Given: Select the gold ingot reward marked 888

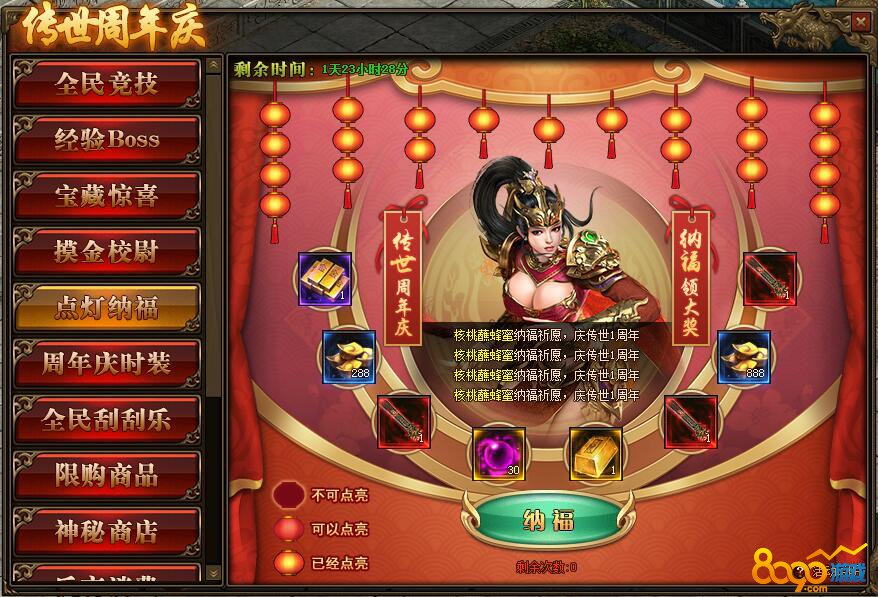Looking at the screenshot, I should coord(744,357).
